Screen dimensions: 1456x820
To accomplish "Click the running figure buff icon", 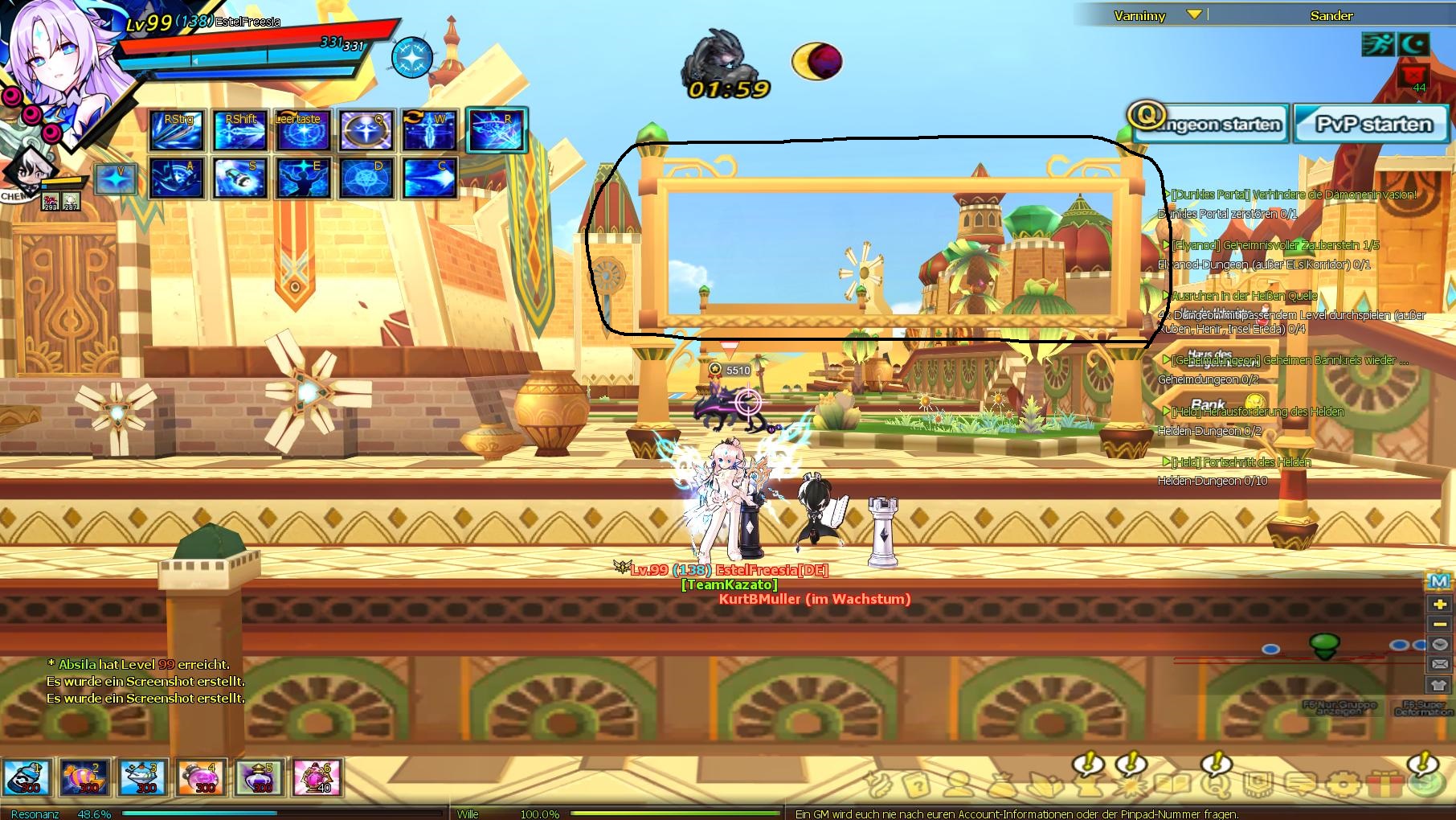I will coord(1377,44).
